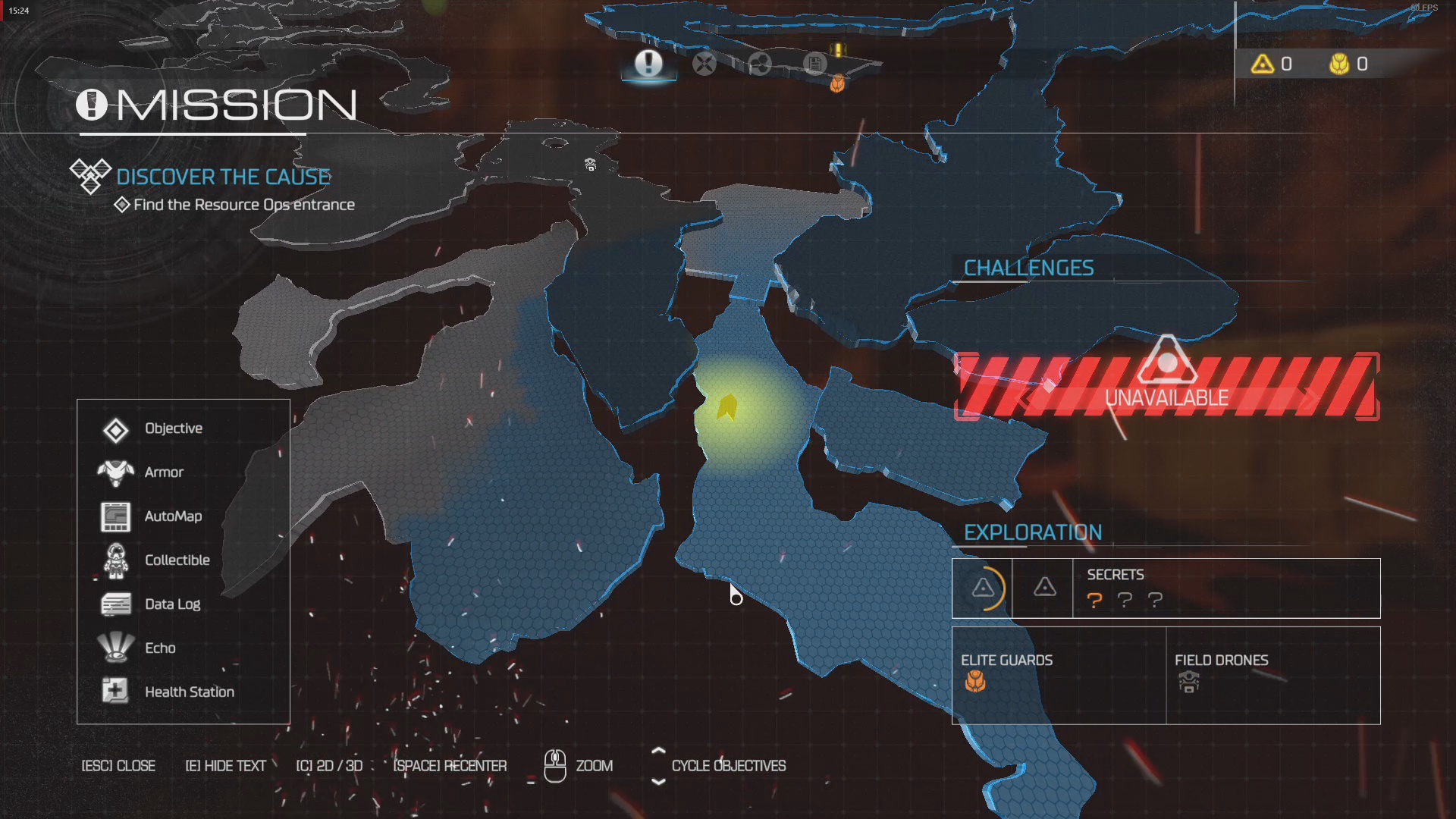Select the Data Log legend icon

coord(115,604)
